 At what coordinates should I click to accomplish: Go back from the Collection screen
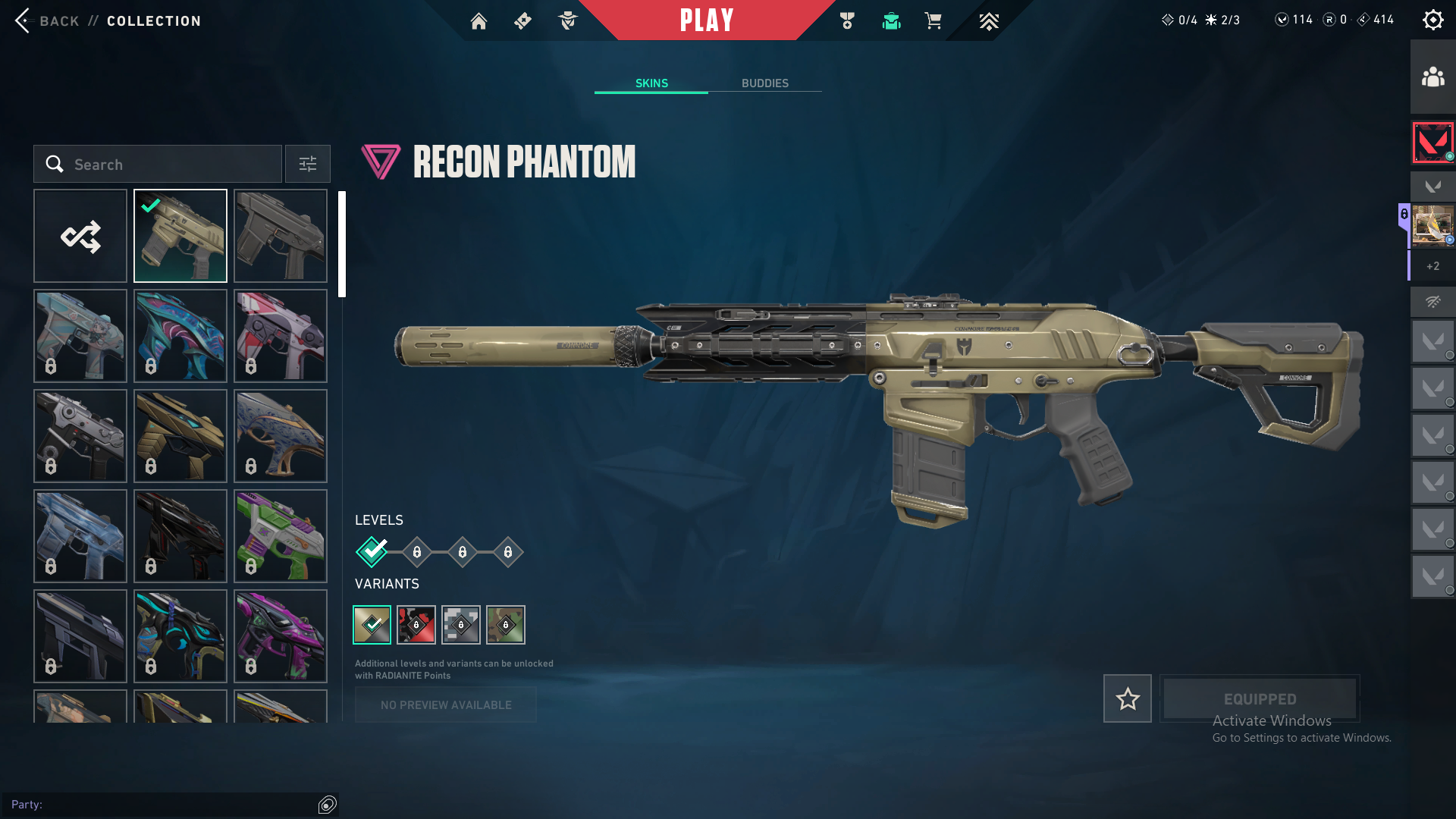45,20
